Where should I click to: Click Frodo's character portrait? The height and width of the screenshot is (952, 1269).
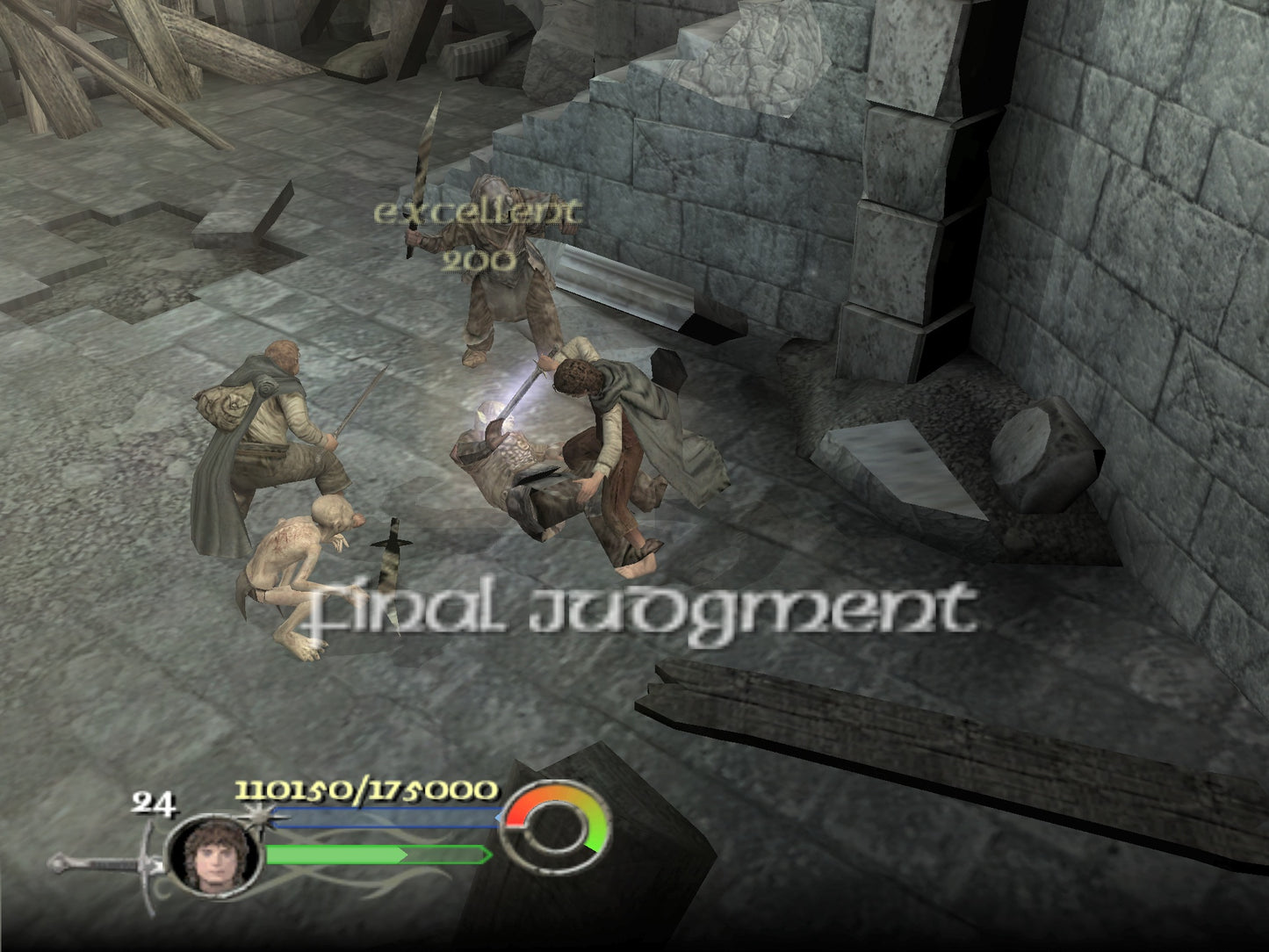coord(213,855)
